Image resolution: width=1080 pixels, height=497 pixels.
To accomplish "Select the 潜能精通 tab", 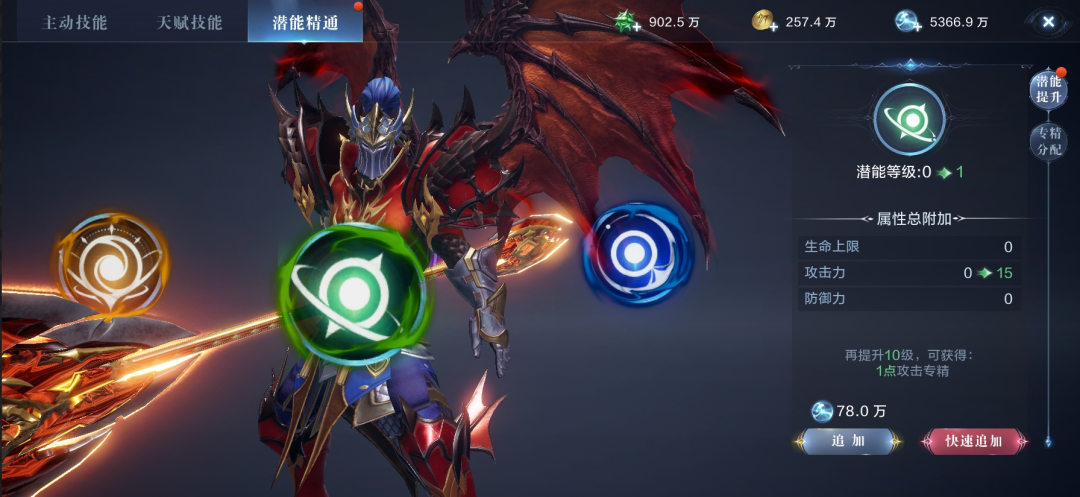I will [x=305, y=22].
